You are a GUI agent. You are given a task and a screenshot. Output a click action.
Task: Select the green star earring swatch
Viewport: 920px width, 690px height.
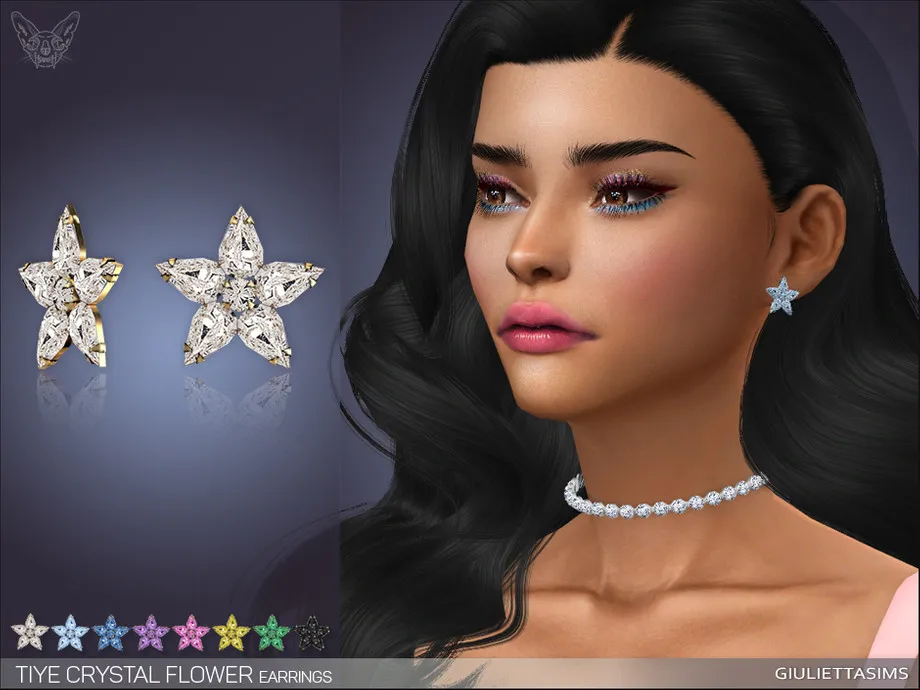click(x=271, y=633)
